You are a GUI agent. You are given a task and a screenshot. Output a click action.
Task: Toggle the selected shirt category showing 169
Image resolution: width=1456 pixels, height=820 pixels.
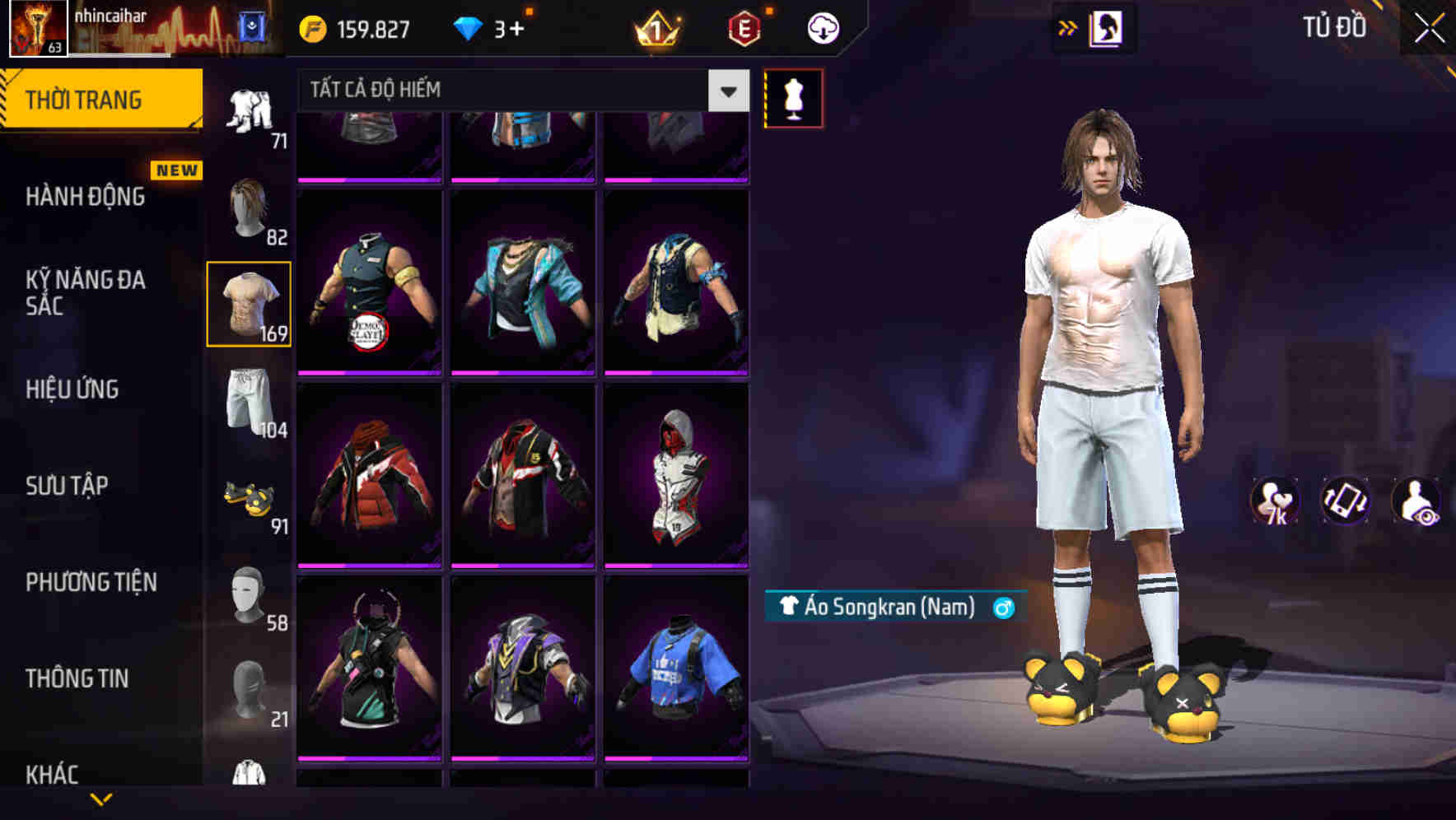click(x=249, y=303)
